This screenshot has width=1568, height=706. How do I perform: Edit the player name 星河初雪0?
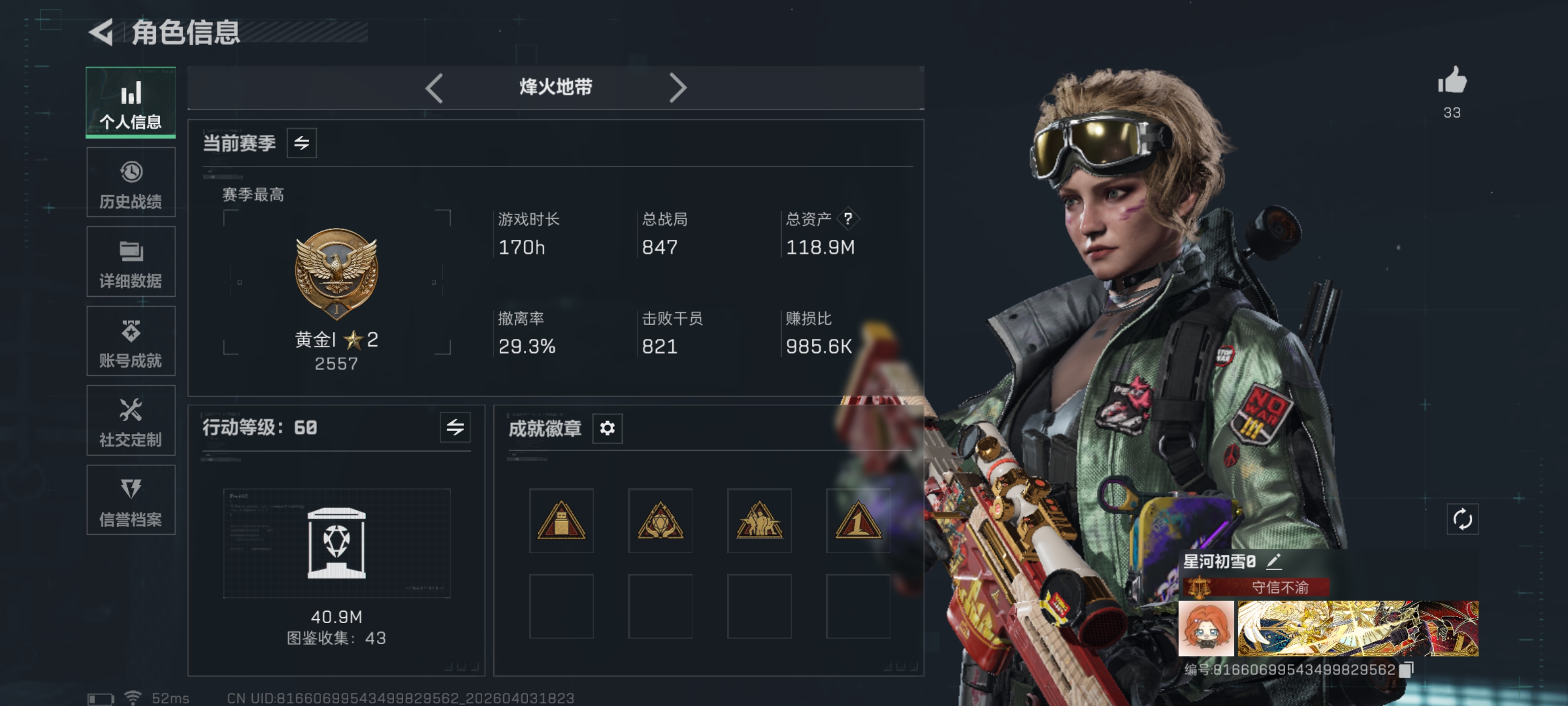pyautogui.click(x=1274, y=561)
